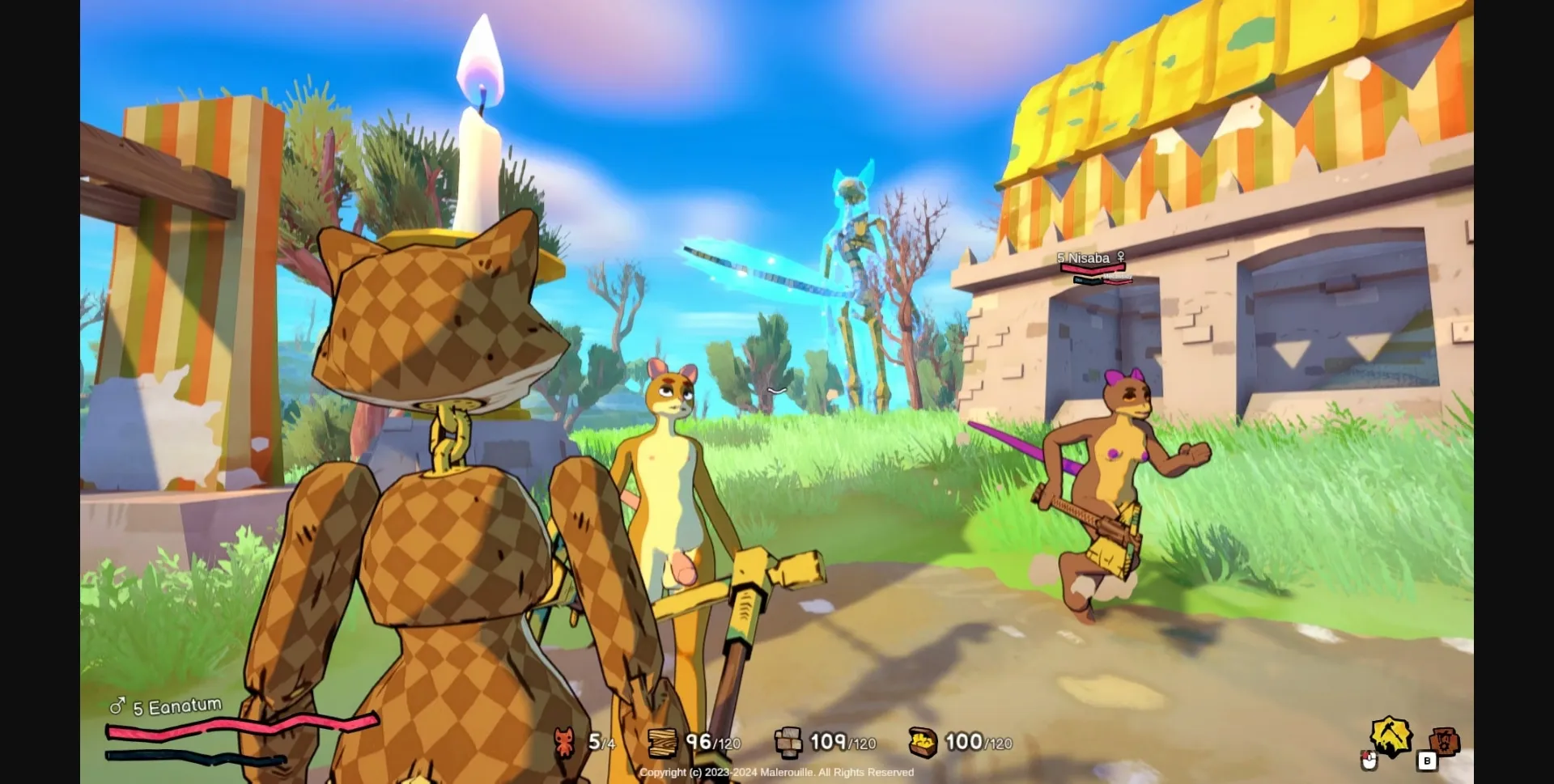Click the gold treasure chest icon
The height and width of the screenshot is (784, 1554).
coord(922,742)
